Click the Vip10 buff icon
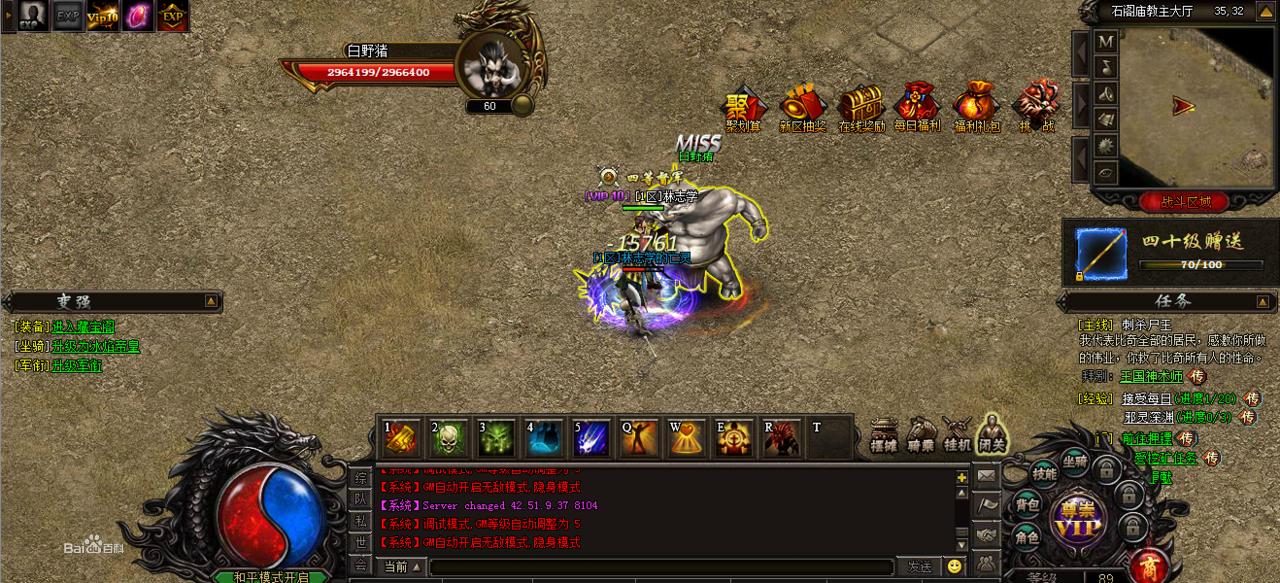 [103, 15]
